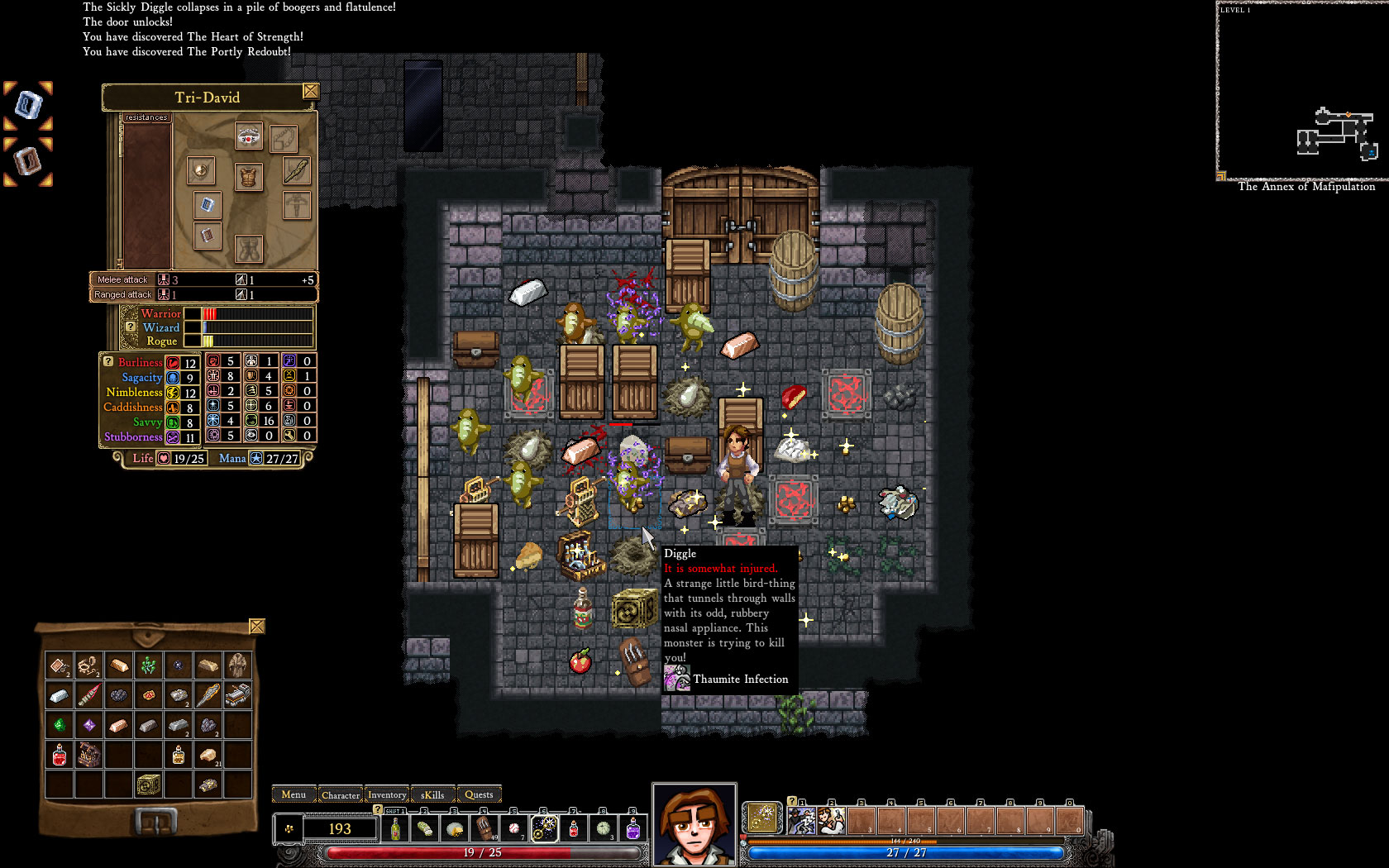Click the gold coin icon beside 193

point(290,829)
